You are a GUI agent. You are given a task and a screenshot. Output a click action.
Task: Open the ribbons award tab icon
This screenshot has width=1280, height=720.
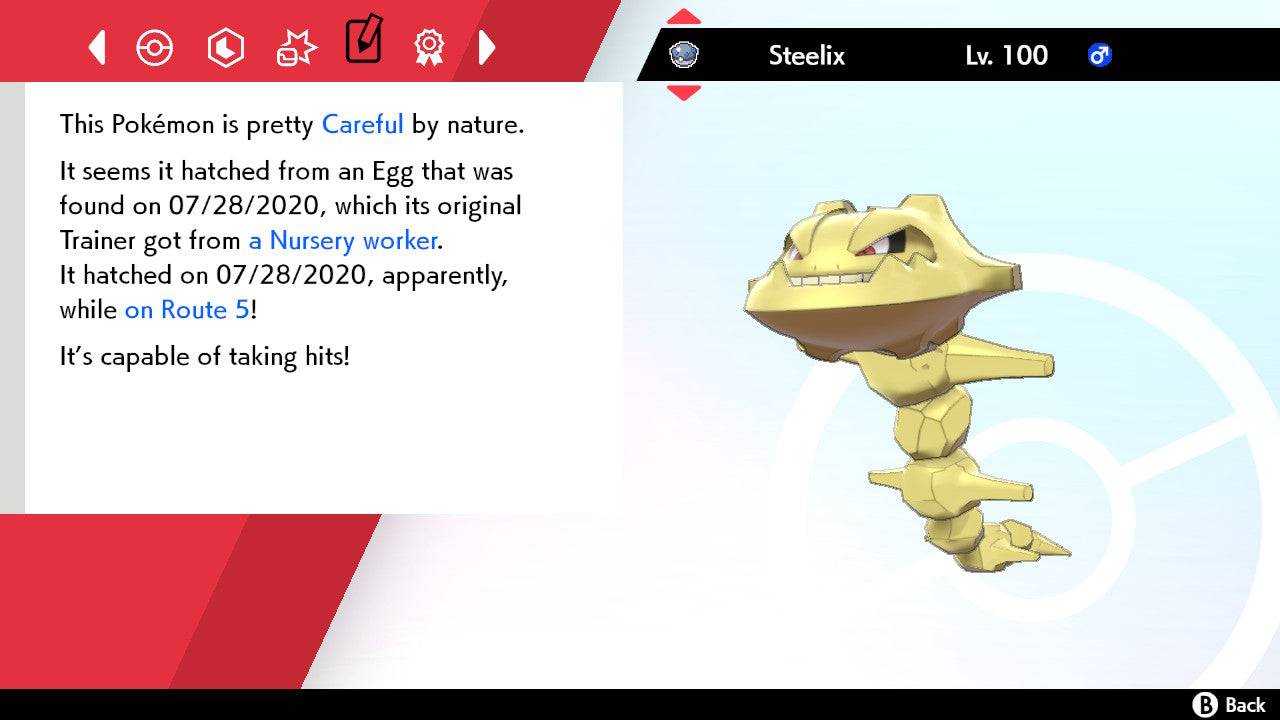(x=428, y=47)
